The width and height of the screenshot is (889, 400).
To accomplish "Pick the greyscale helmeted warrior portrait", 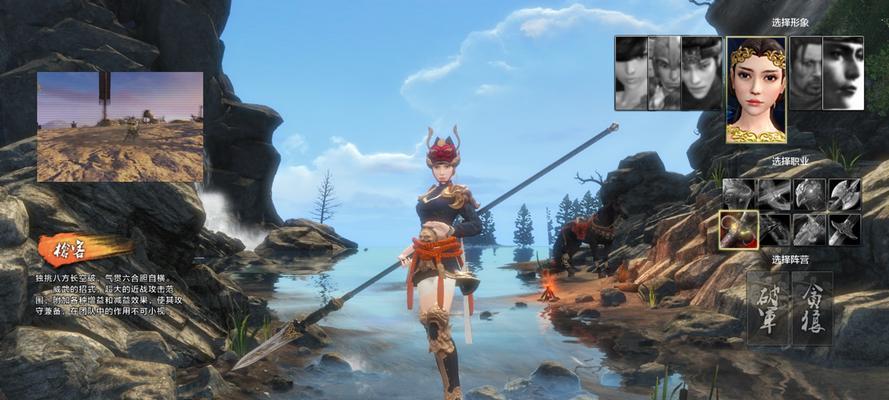I will click(x=664, y=73).
